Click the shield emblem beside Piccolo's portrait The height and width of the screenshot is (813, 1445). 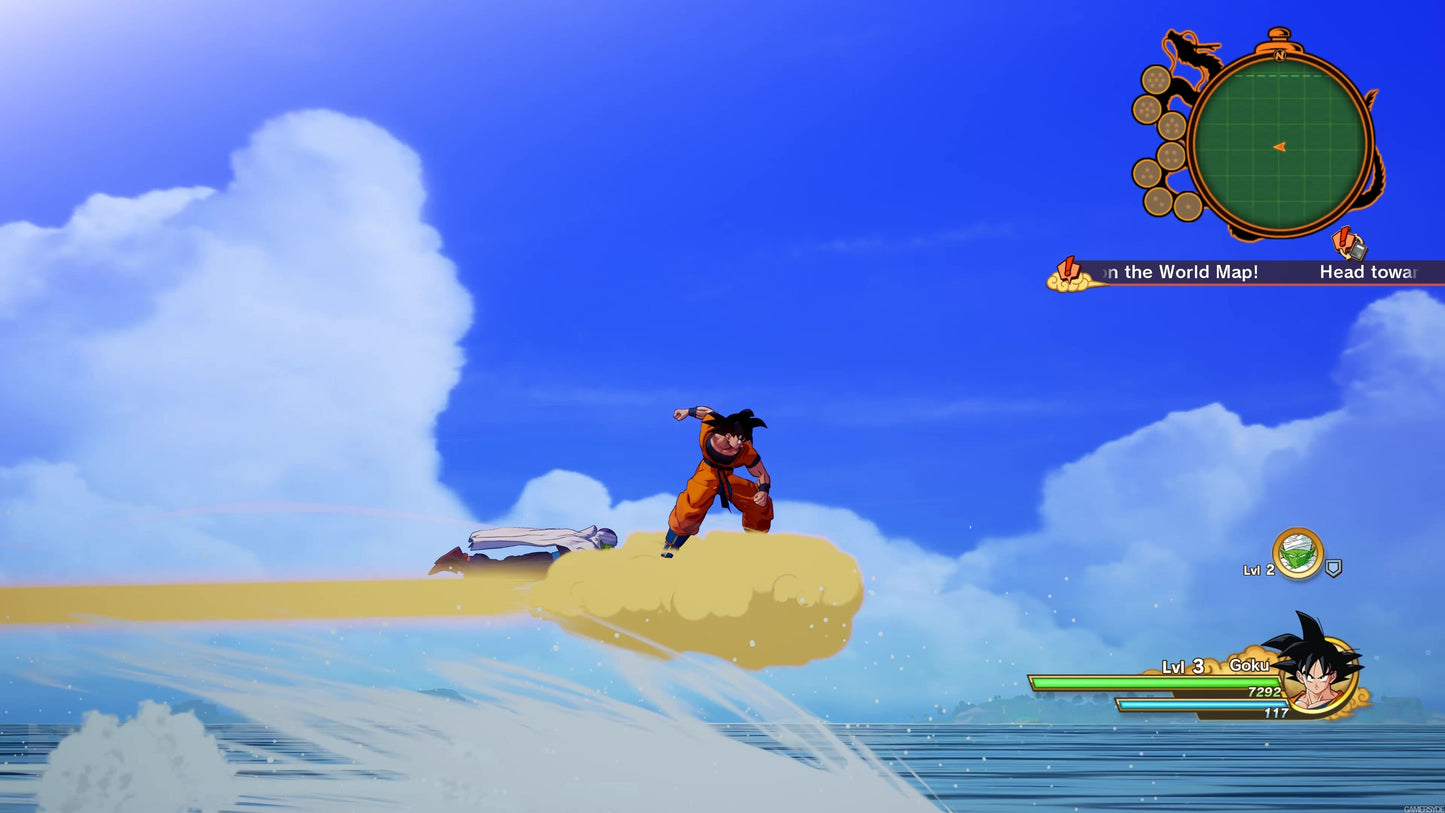1333,567
